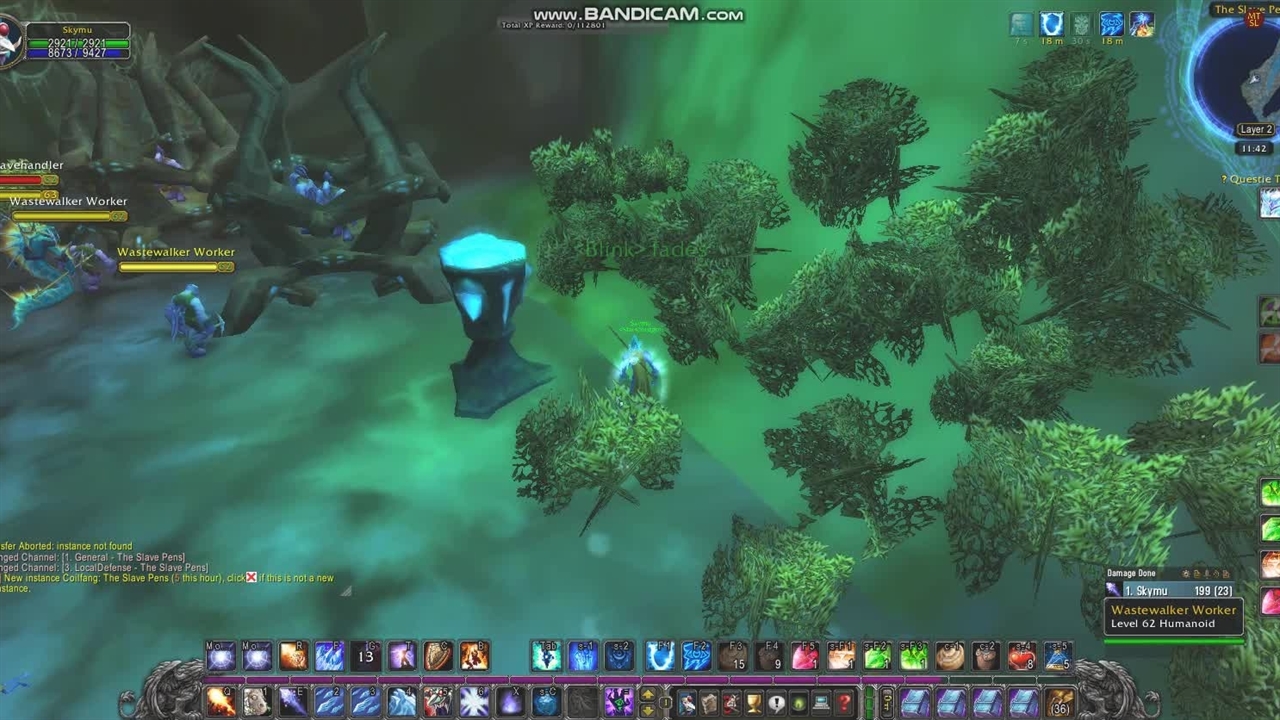1280x720 pixels.
Task: Open the red question mark help button
Action: pyautogui.click(x=843, y=704)
